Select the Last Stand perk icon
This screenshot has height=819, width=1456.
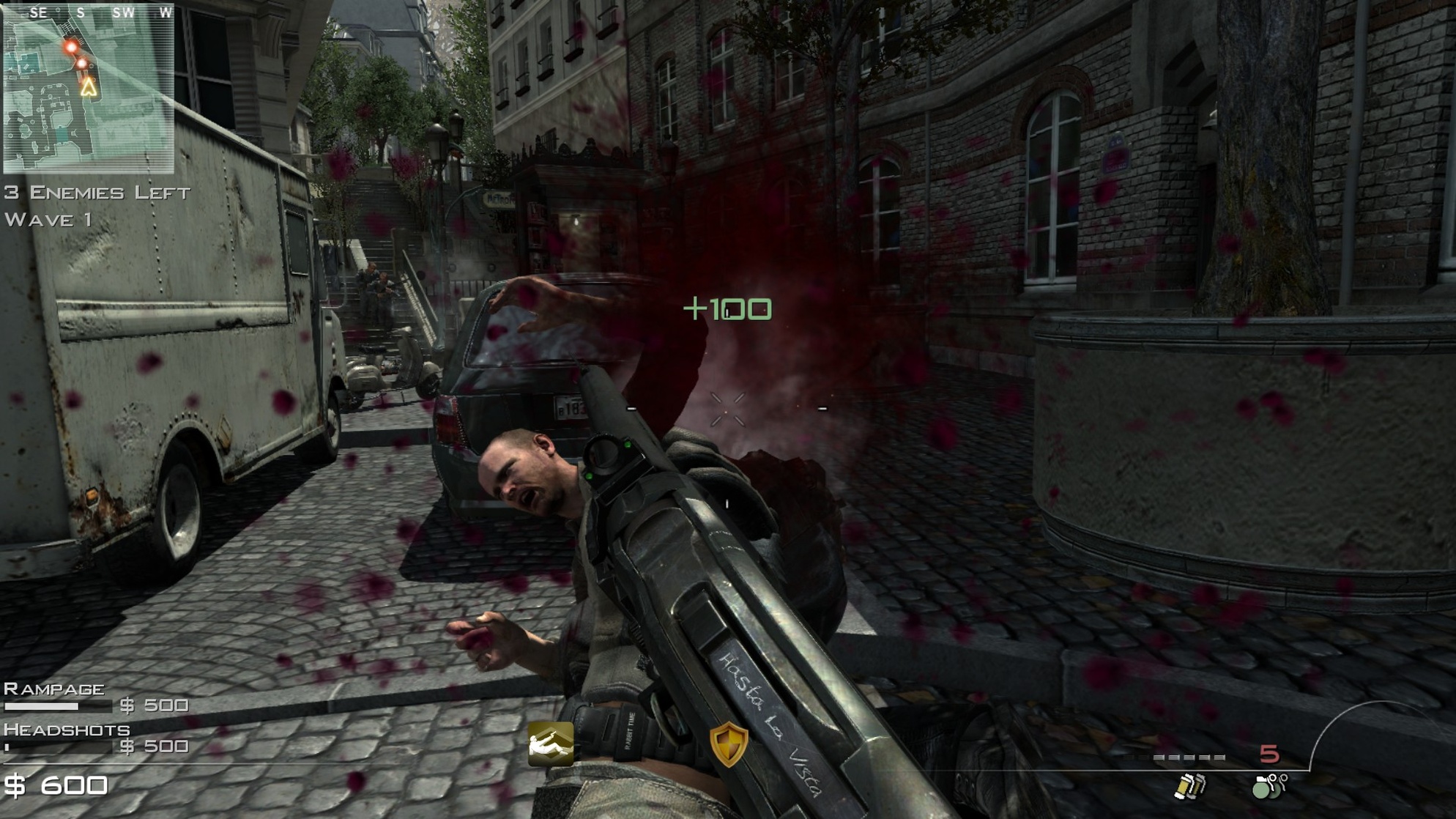pos(551,744)
